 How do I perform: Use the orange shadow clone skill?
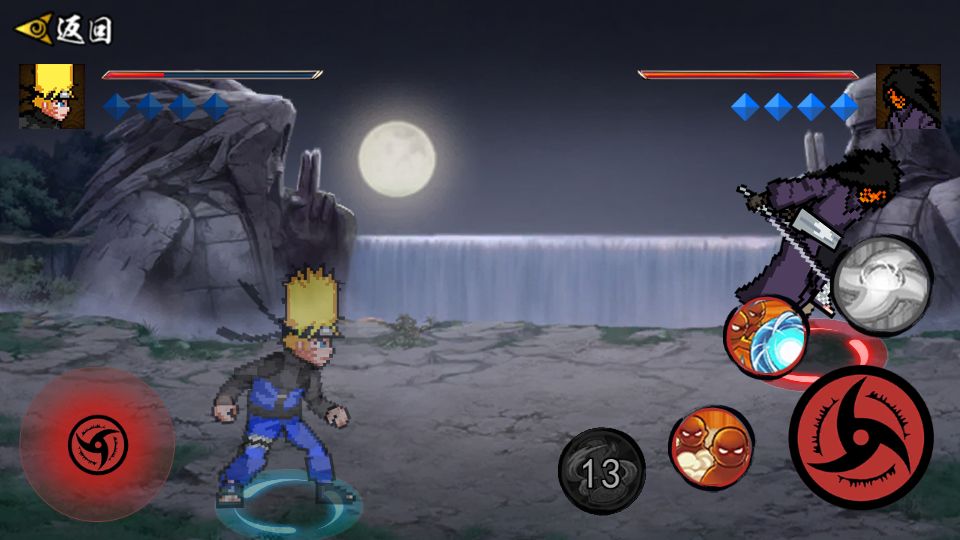click(710, 446)
